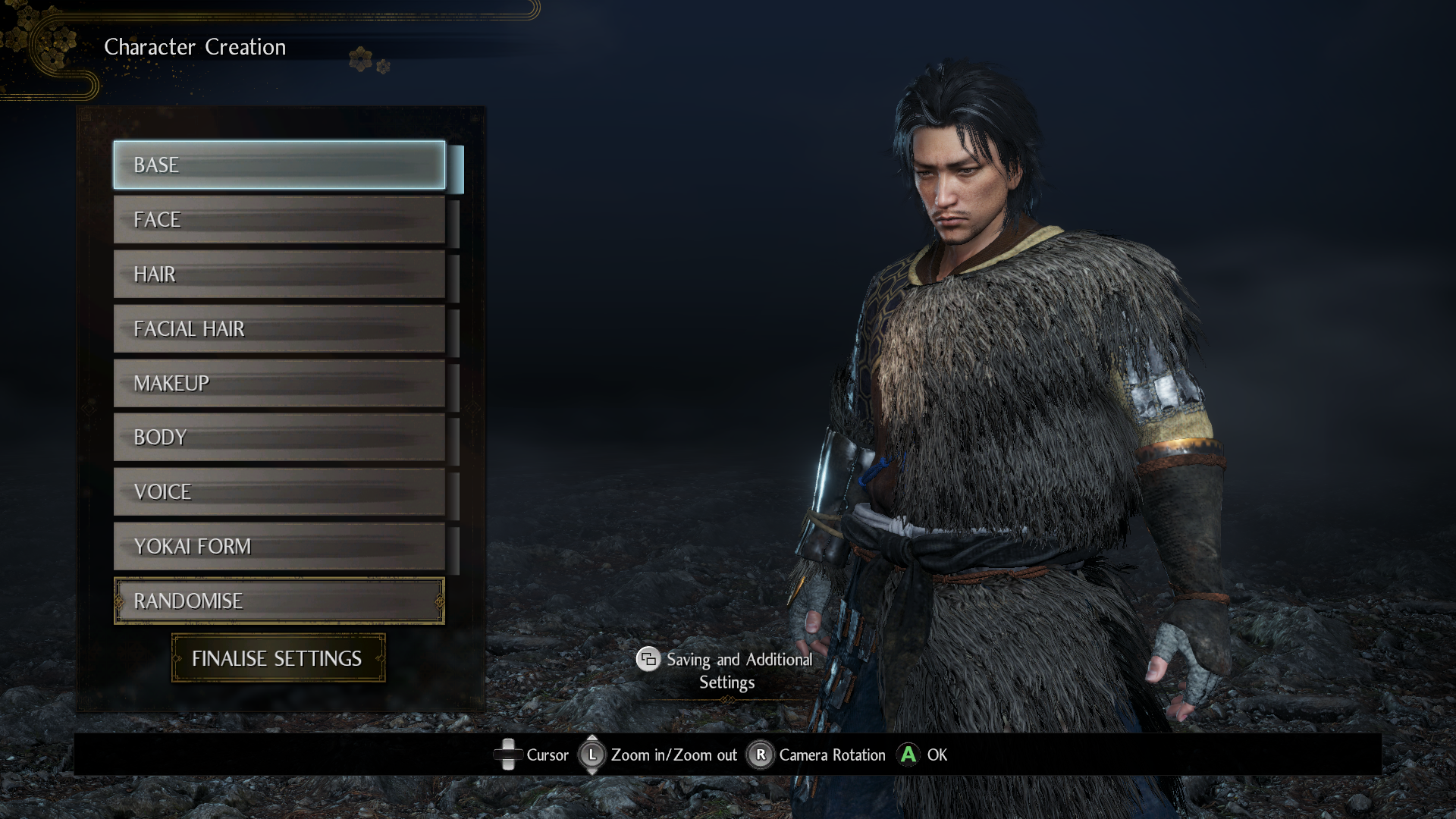Open FACIAL HAIR settings
The height and width of the screenshot is (819, 1456).
pyautogui.click(x=279, y=329)
